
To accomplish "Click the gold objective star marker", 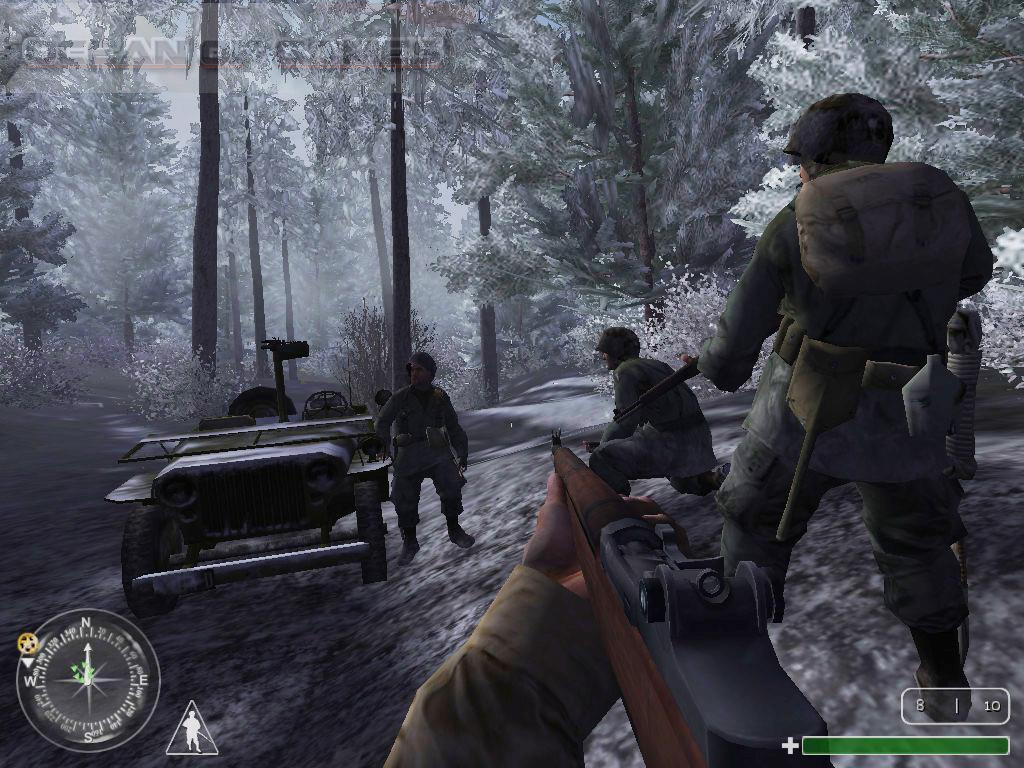I will coord(28,643).
